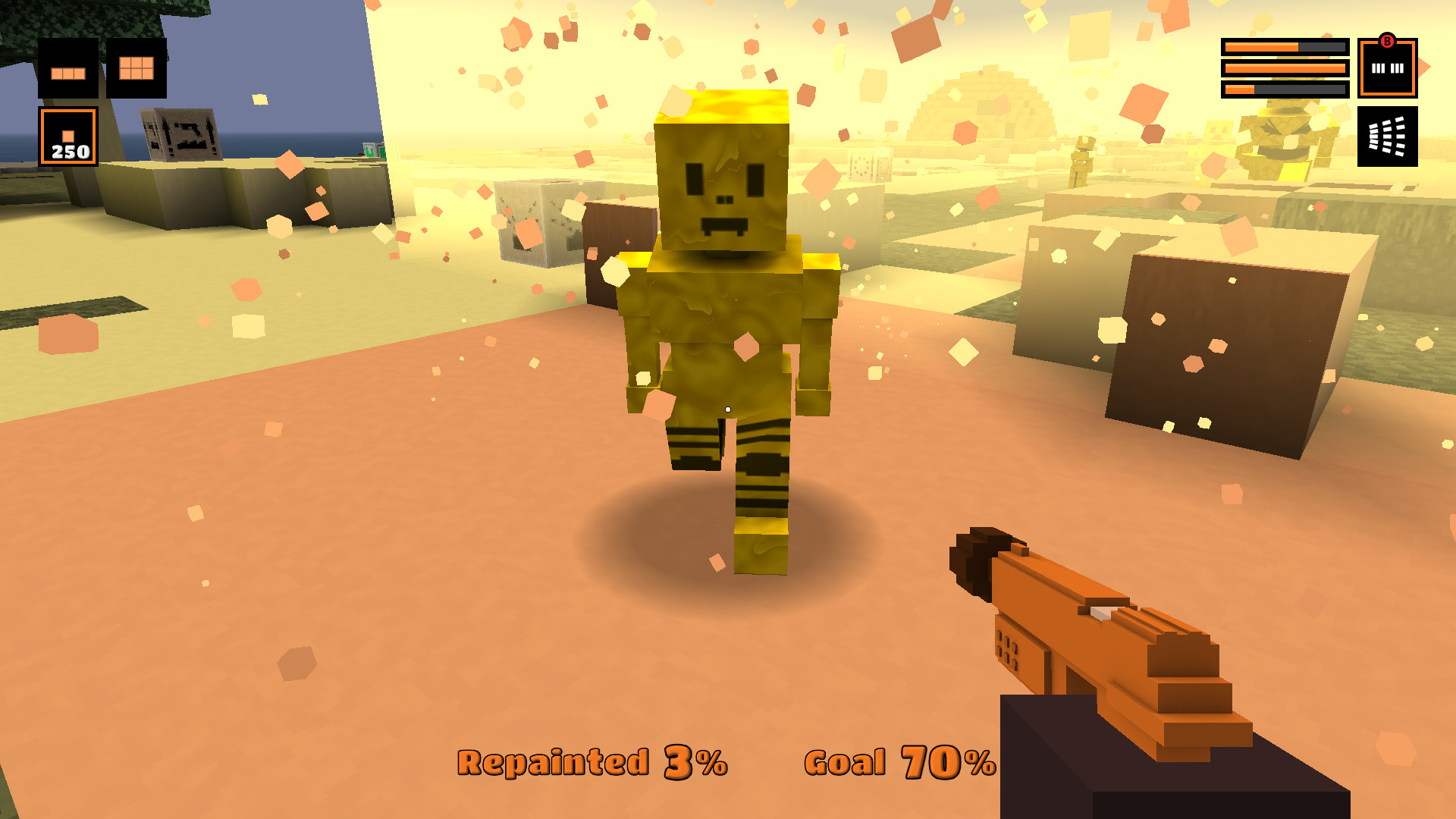Select the six-block grid weapon icon
Viewport: 1456px width, 819px height.
point(136,68)
